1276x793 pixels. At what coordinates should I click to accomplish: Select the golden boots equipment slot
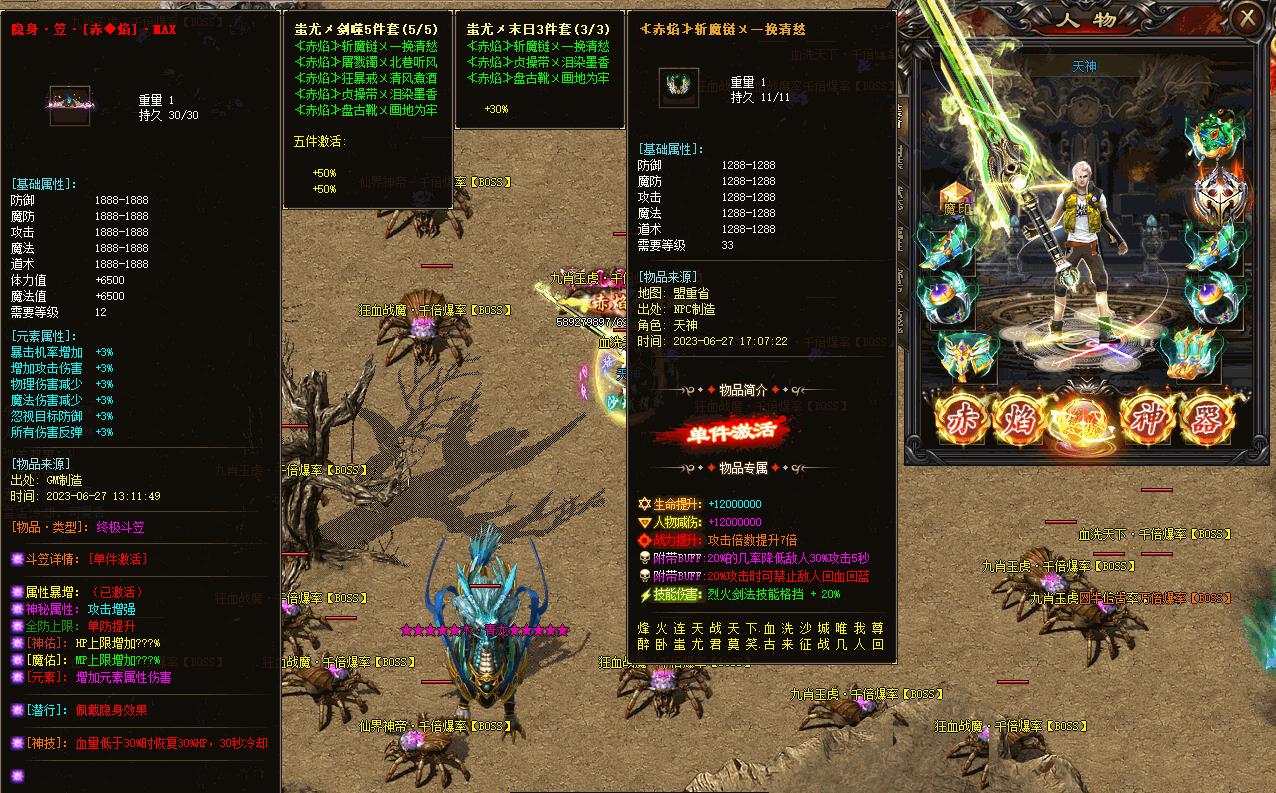point(1192,352)
